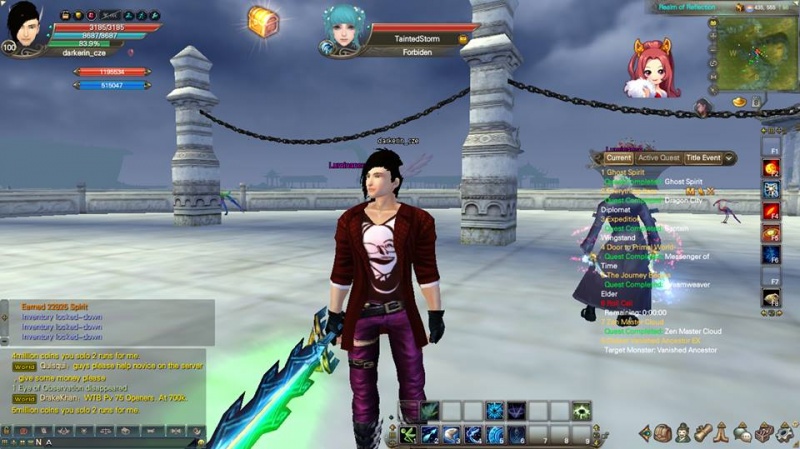800x449 pixels.
Task: Use the green eye skill in upper hotbar
Action: (x=581, y=410)
